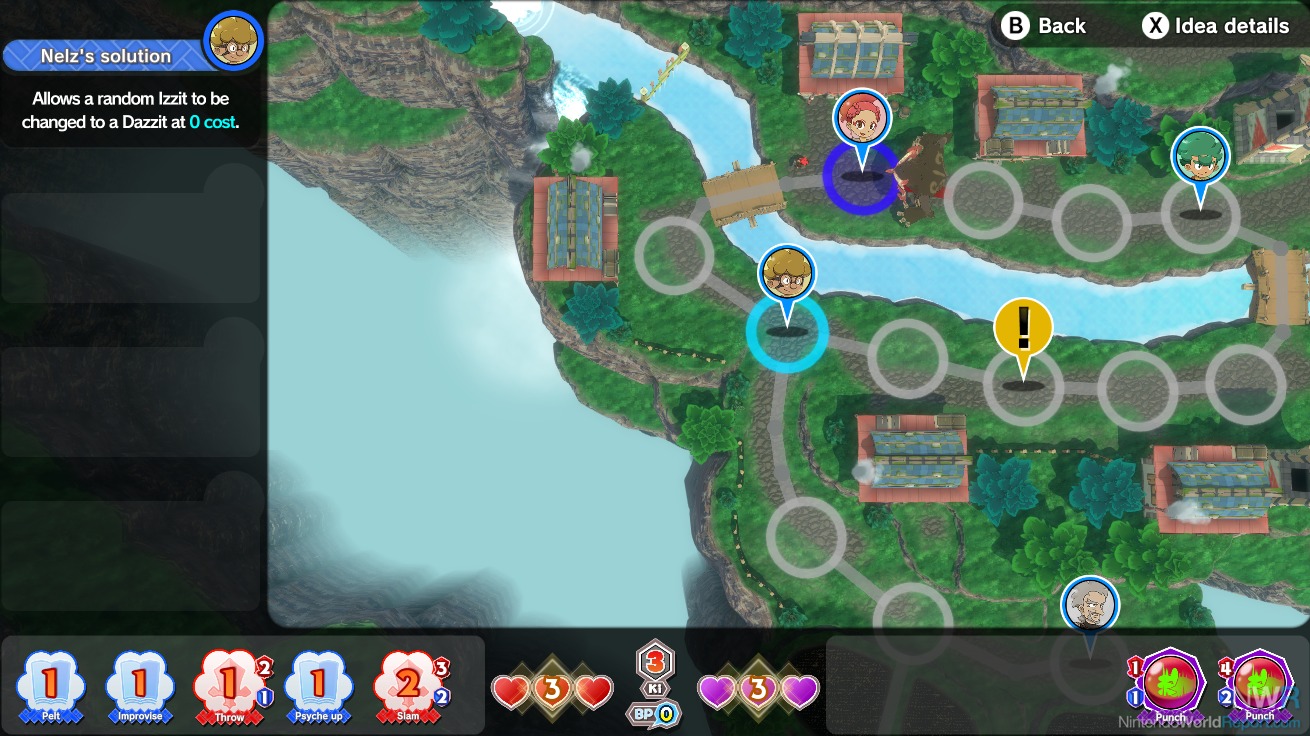Viewport: 1310px width, 736px height.
Task: Pick the Throw card
Action: tap(229, 686)
